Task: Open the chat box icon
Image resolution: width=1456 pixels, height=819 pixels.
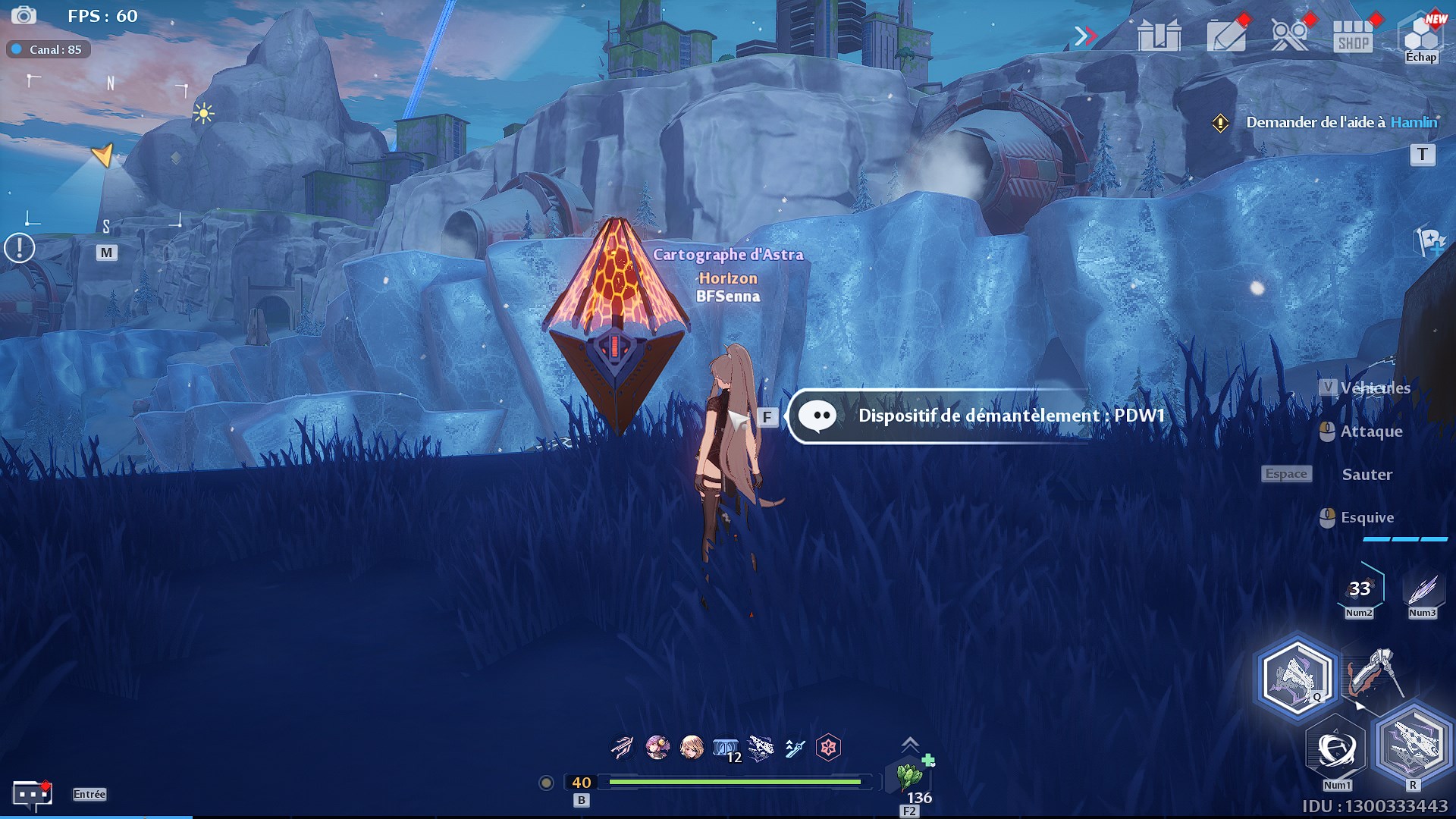Action: [32, 794]
